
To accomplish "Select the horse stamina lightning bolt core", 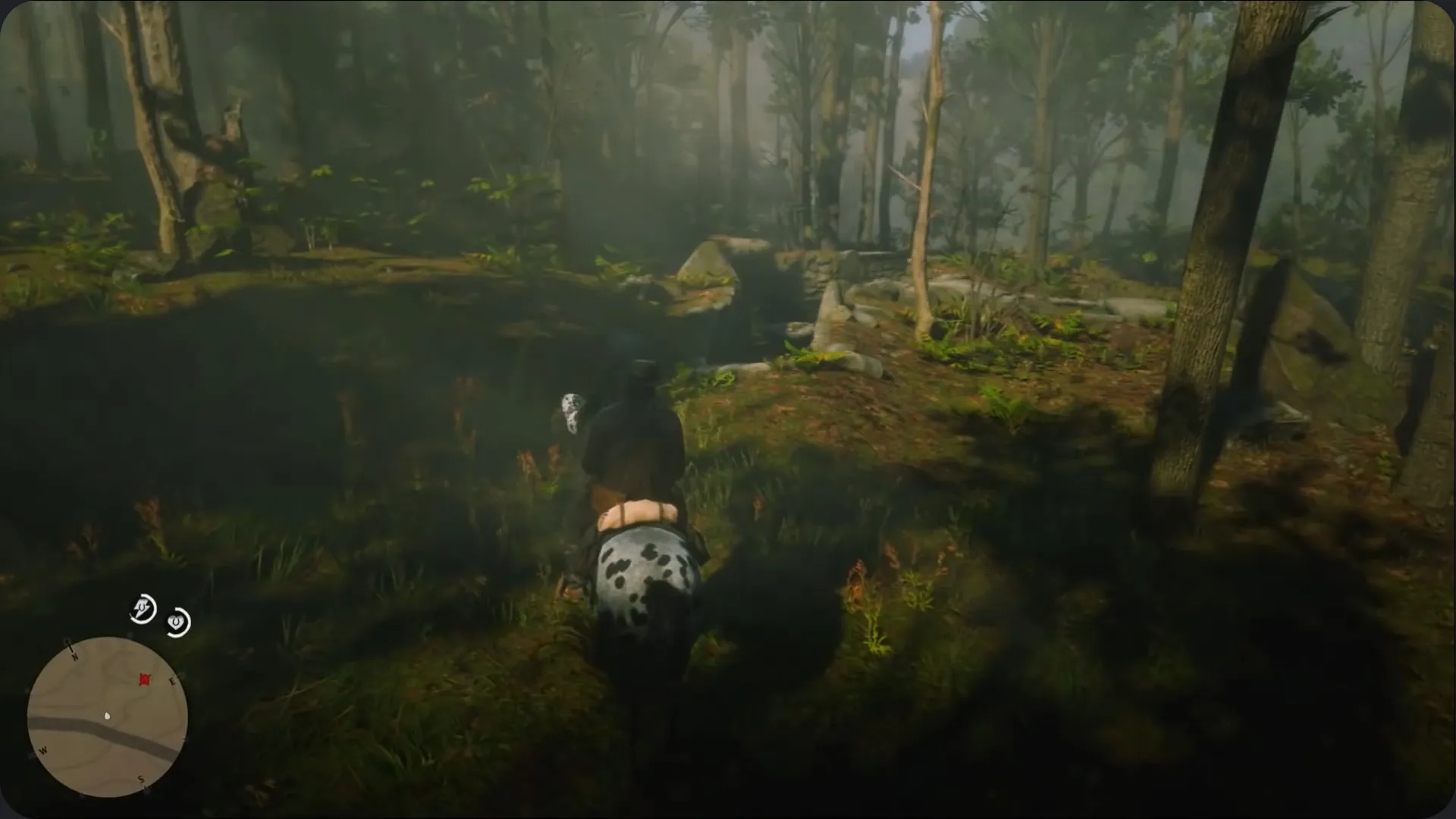I will click(142, 609).
